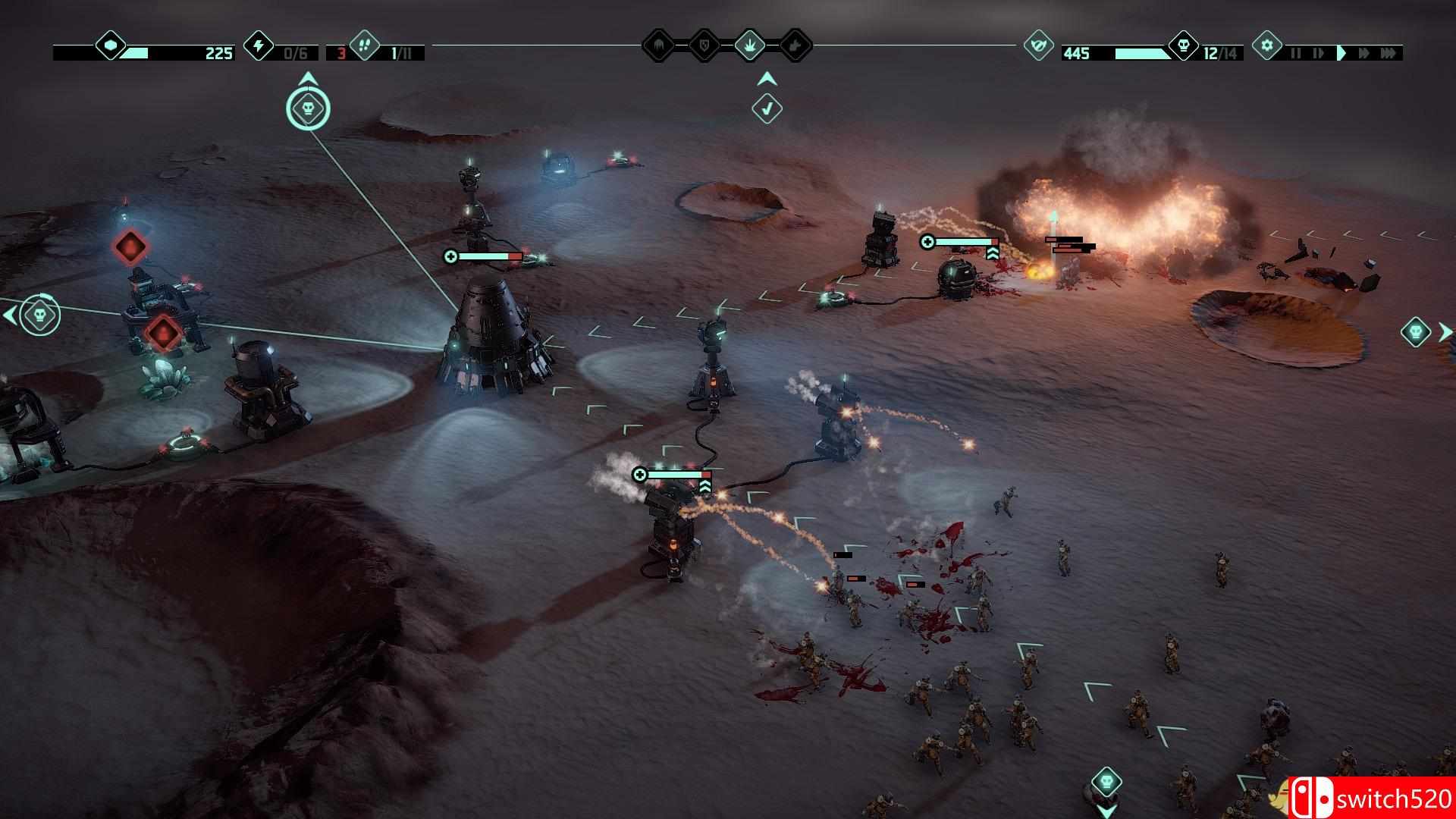Click the mountain base phase marker
1456x819 pixels.
click(x=658, y=45)
